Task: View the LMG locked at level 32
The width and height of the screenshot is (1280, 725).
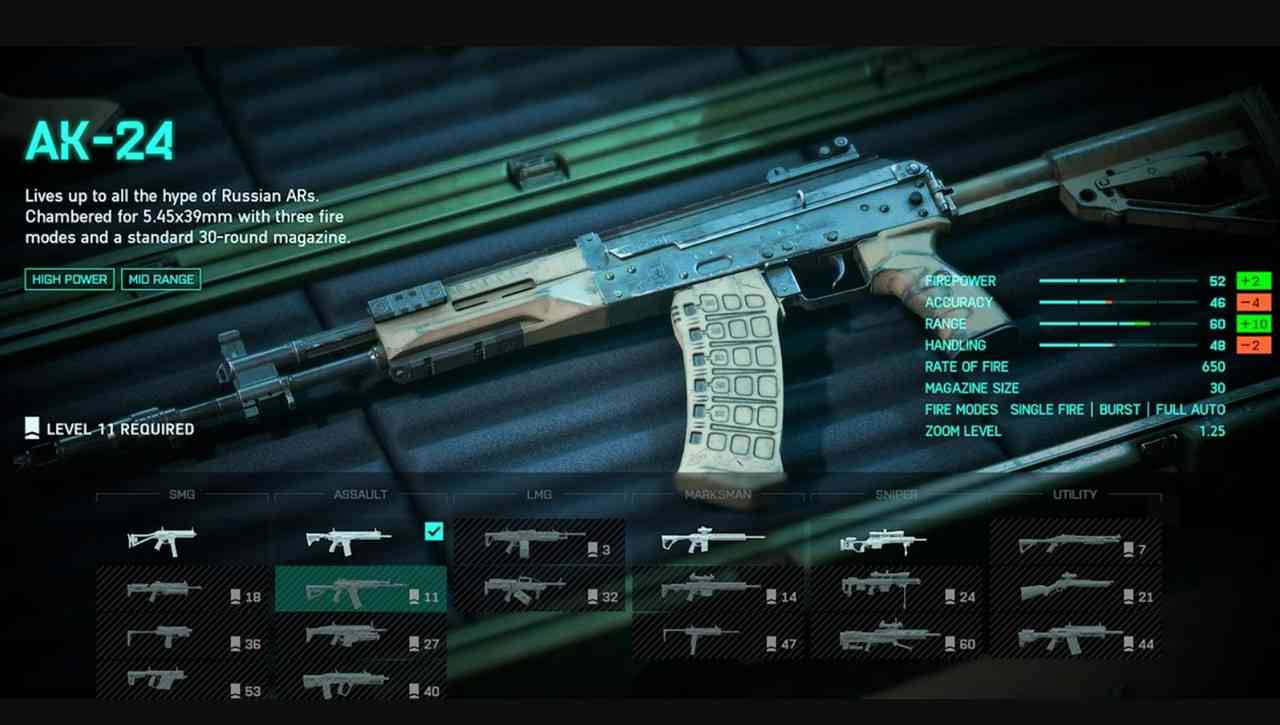Action: (539, 590)
